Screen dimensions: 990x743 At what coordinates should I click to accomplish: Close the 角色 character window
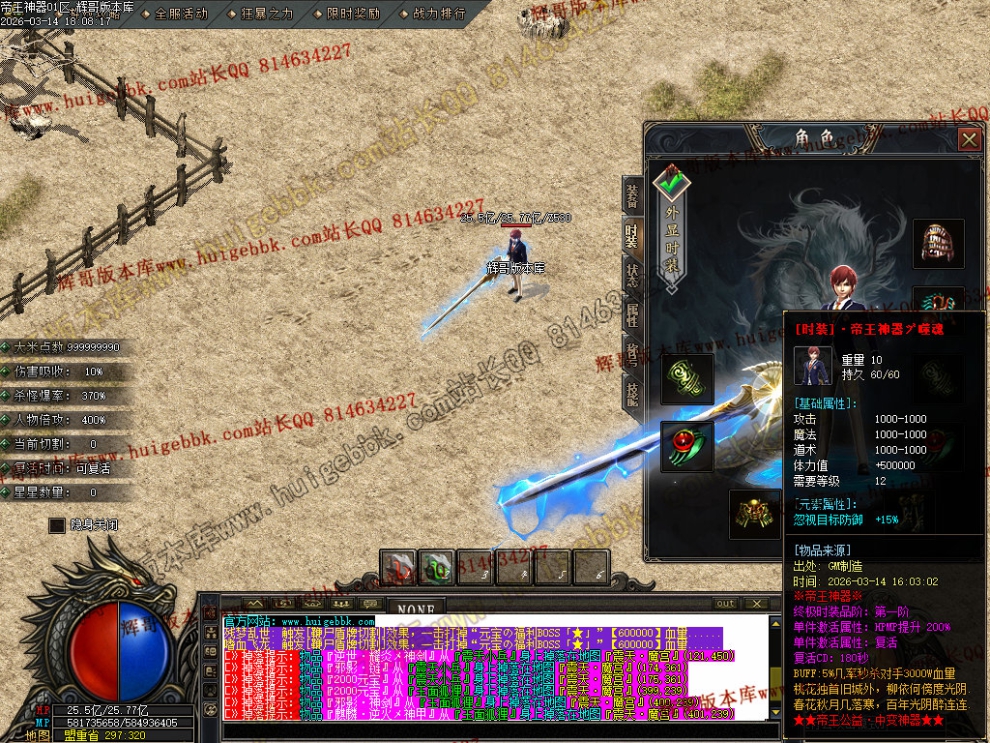pos(968,139)
